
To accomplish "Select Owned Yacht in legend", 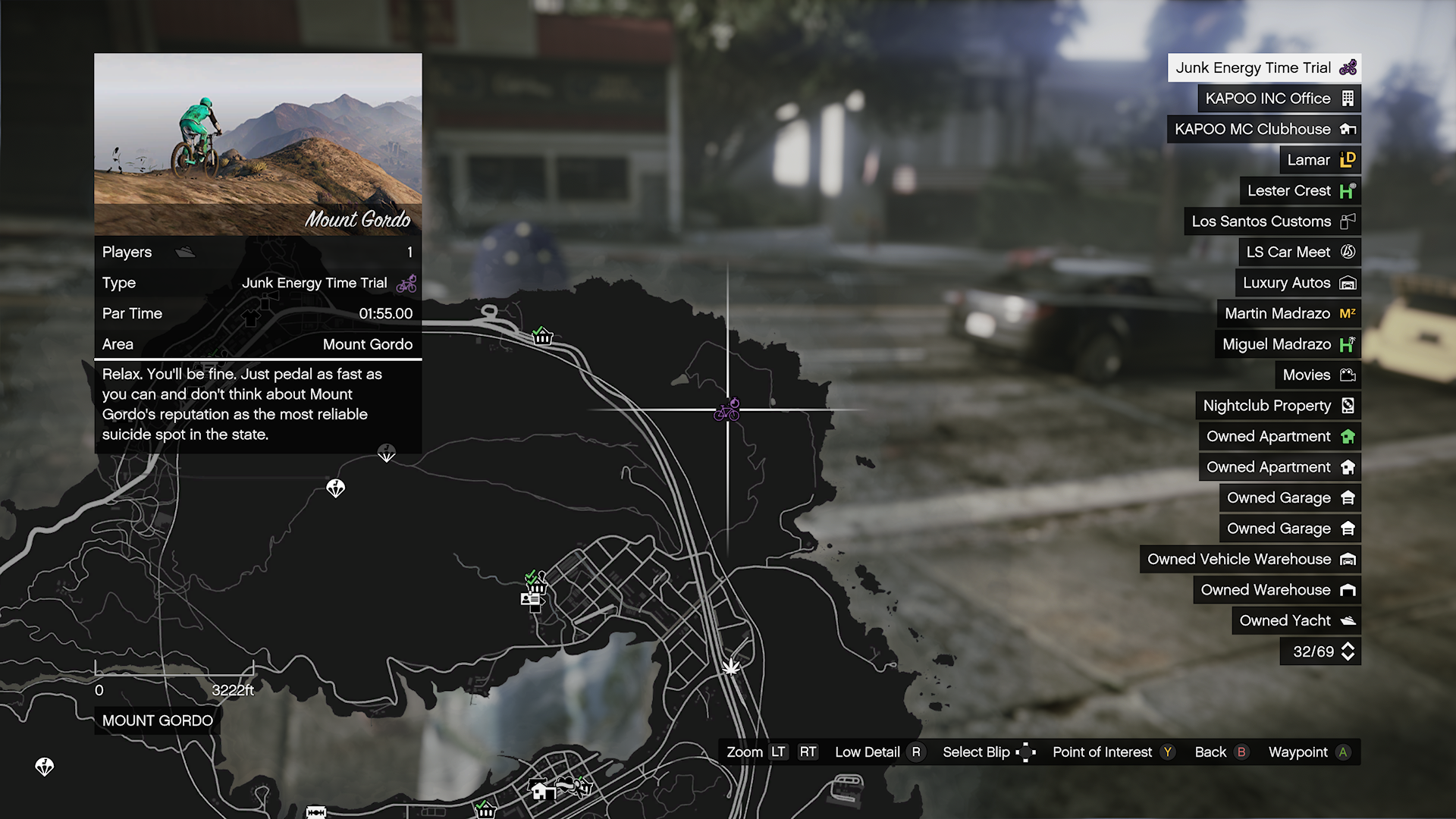I will click(x=1296, y=620).
